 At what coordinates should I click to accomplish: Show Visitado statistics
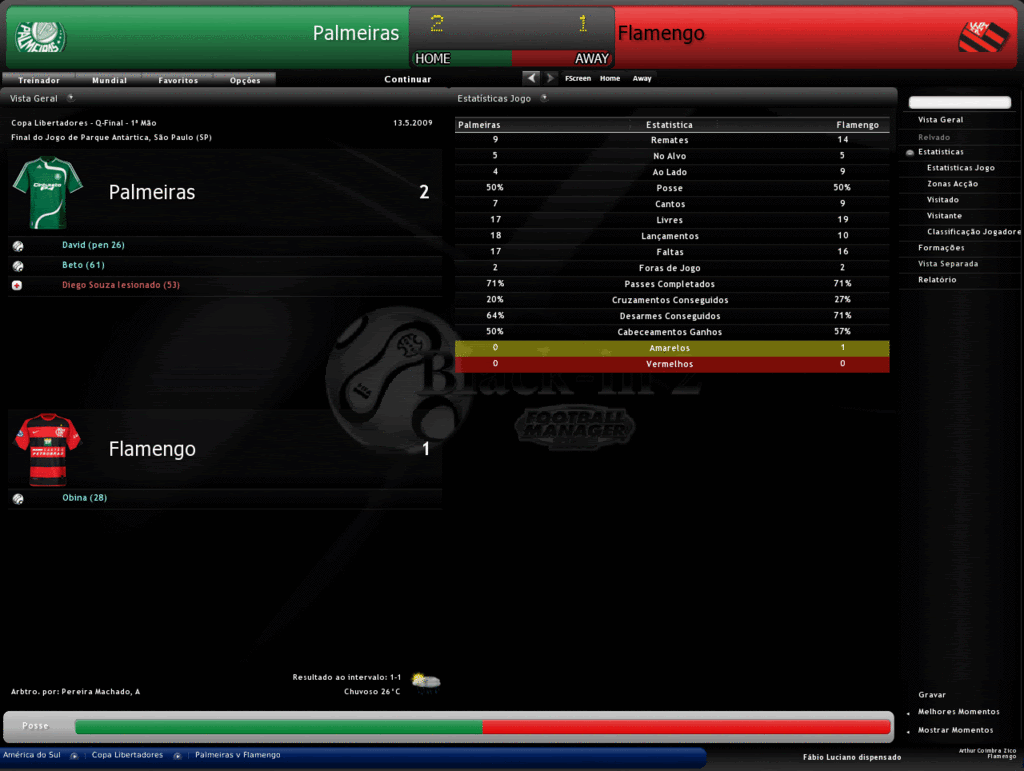pyautogui.click(x=942, y=200)
